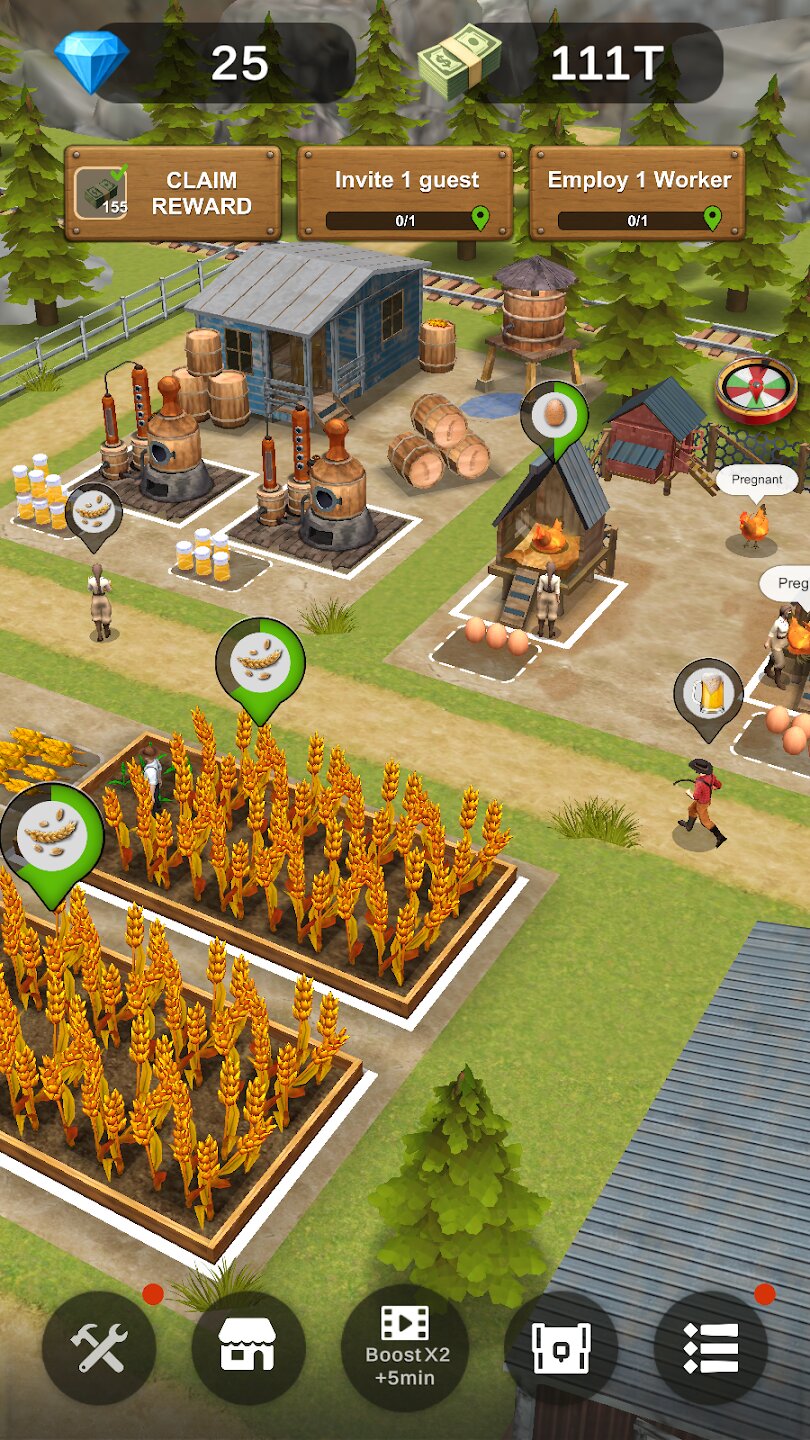Spin the lucky wheel icon
The height and width of the screenshot is (1440, 810).
(x=756, y=390)
